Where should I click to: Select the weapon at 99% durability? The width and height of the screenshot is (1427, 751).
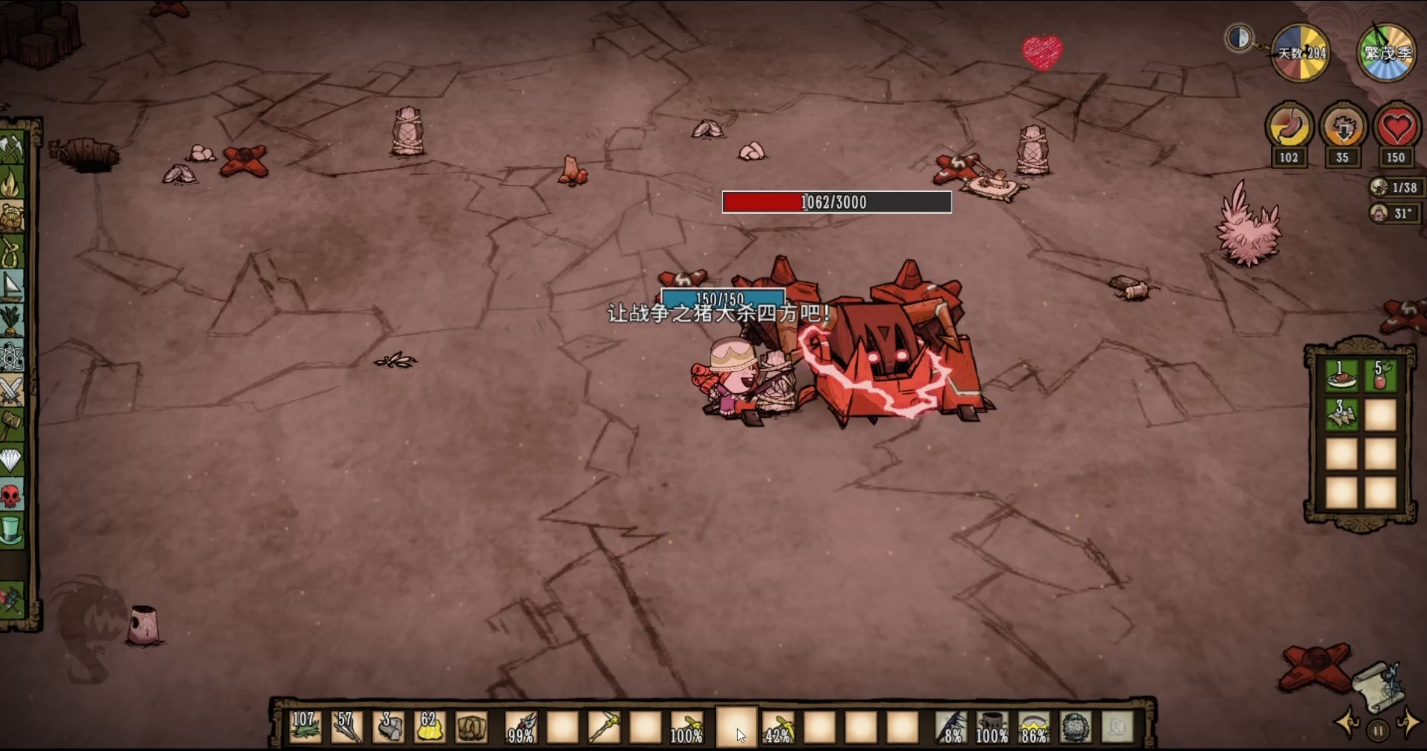click(x=520, y=726)
